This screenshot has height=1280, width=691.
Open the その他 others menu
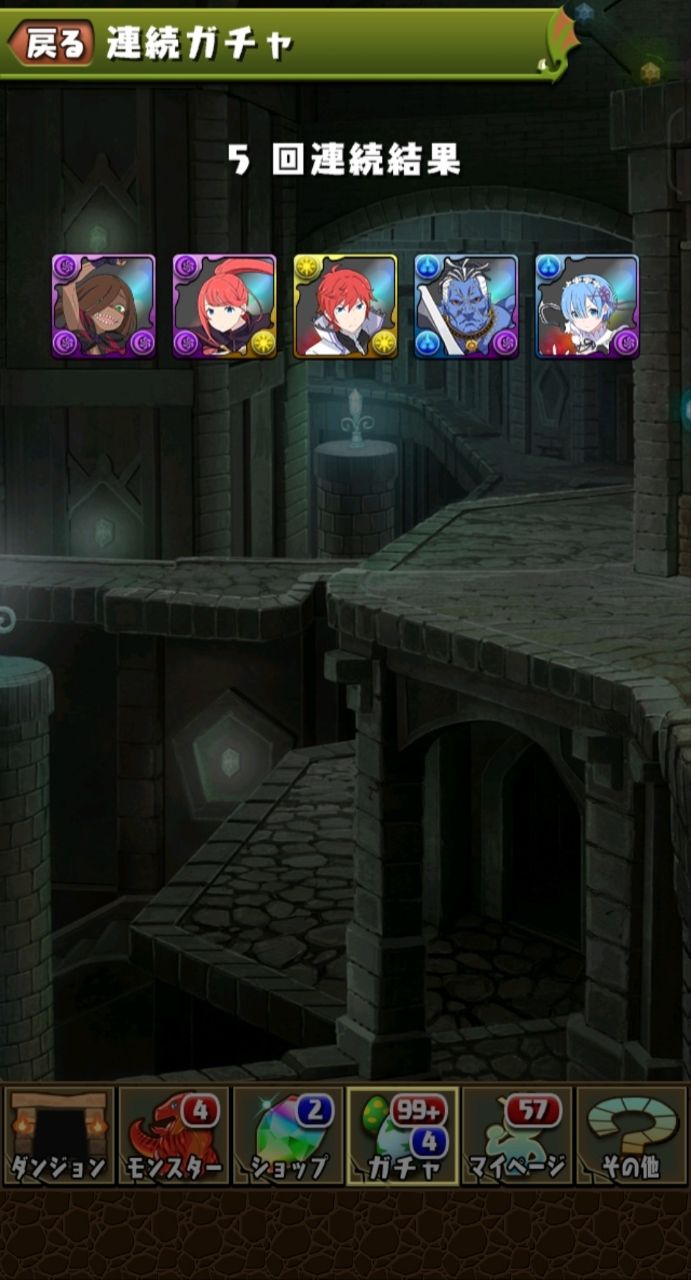pos(632,1136)
